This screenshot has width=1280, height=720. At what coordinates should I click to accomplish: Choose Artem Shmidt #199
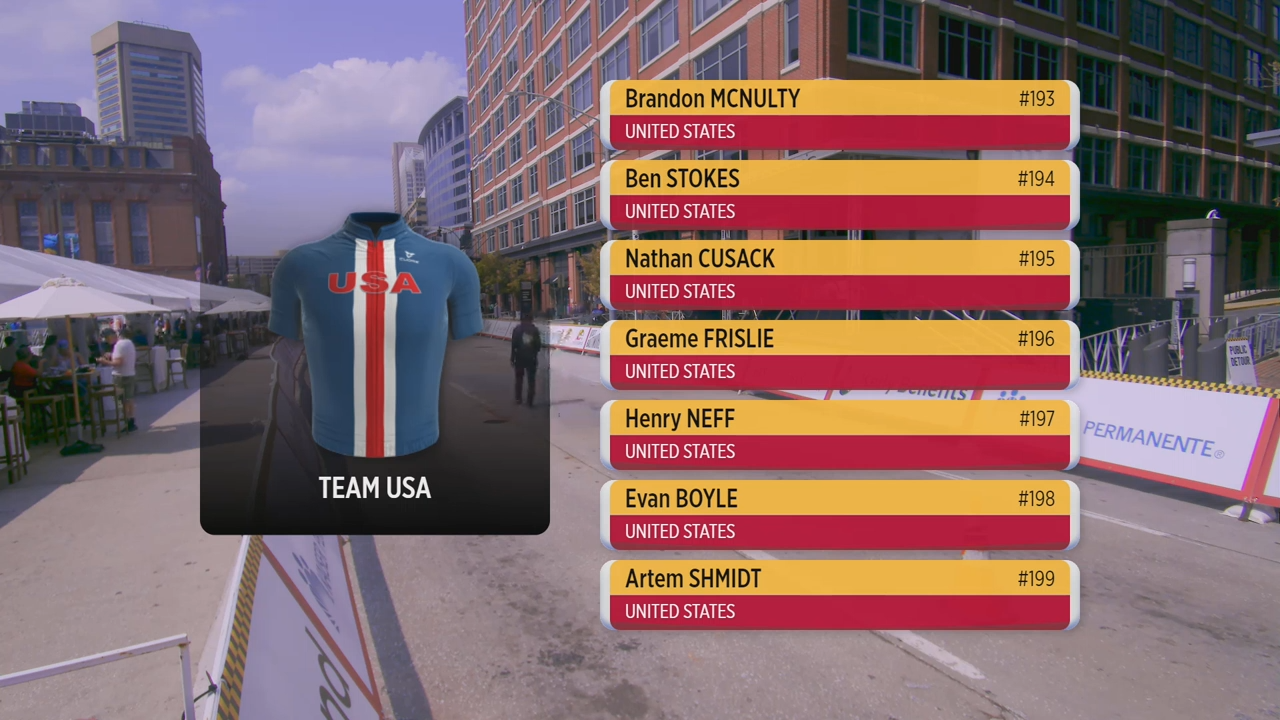point(840,594)
